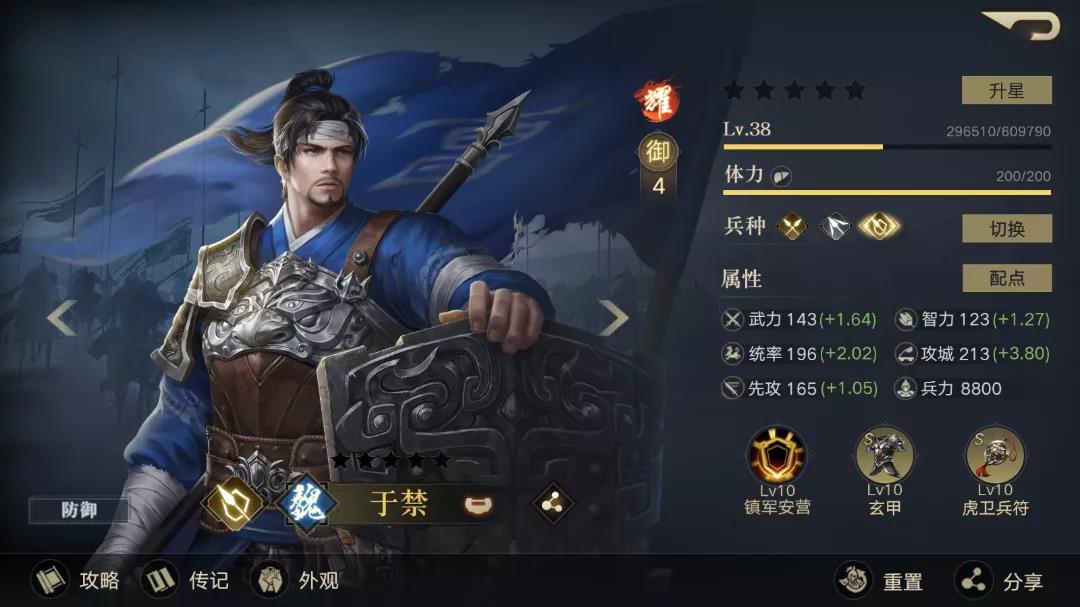Tap the 防御 defense label
Image resolution: width=1080 pixels, height=607 pixels.
(79, 510)
